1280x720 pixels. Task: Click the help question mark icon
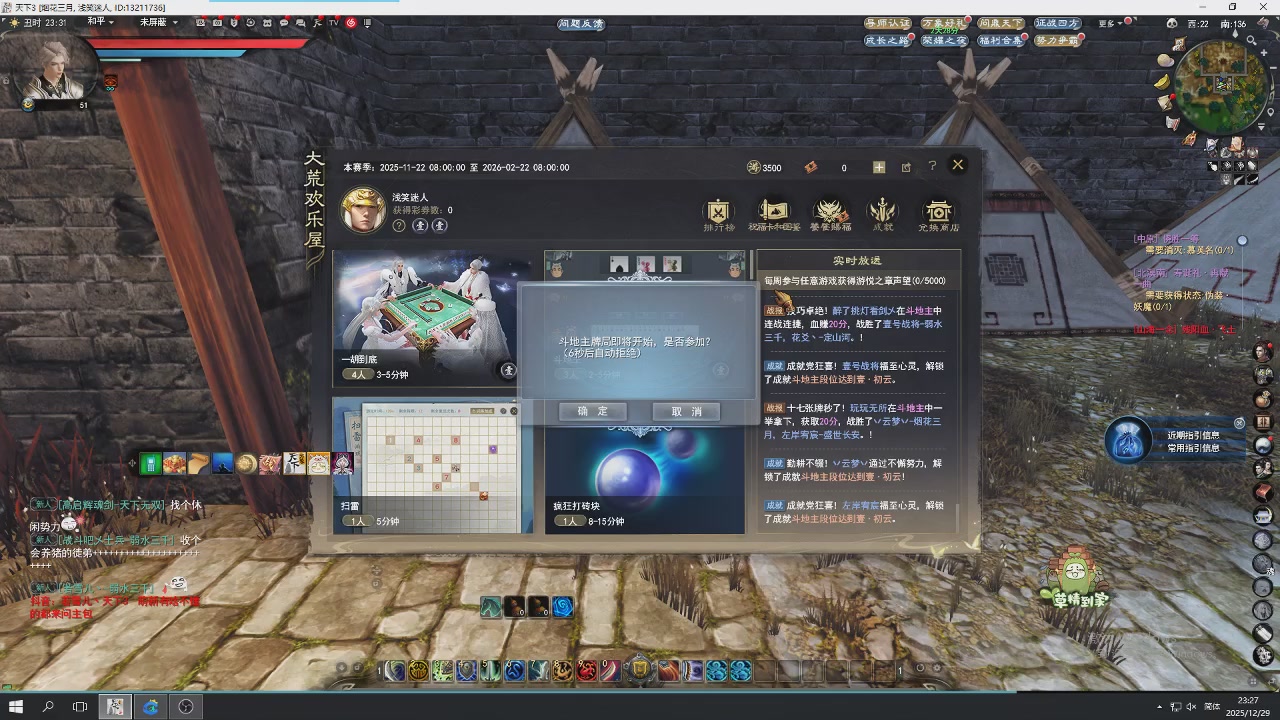coord(932,167)
